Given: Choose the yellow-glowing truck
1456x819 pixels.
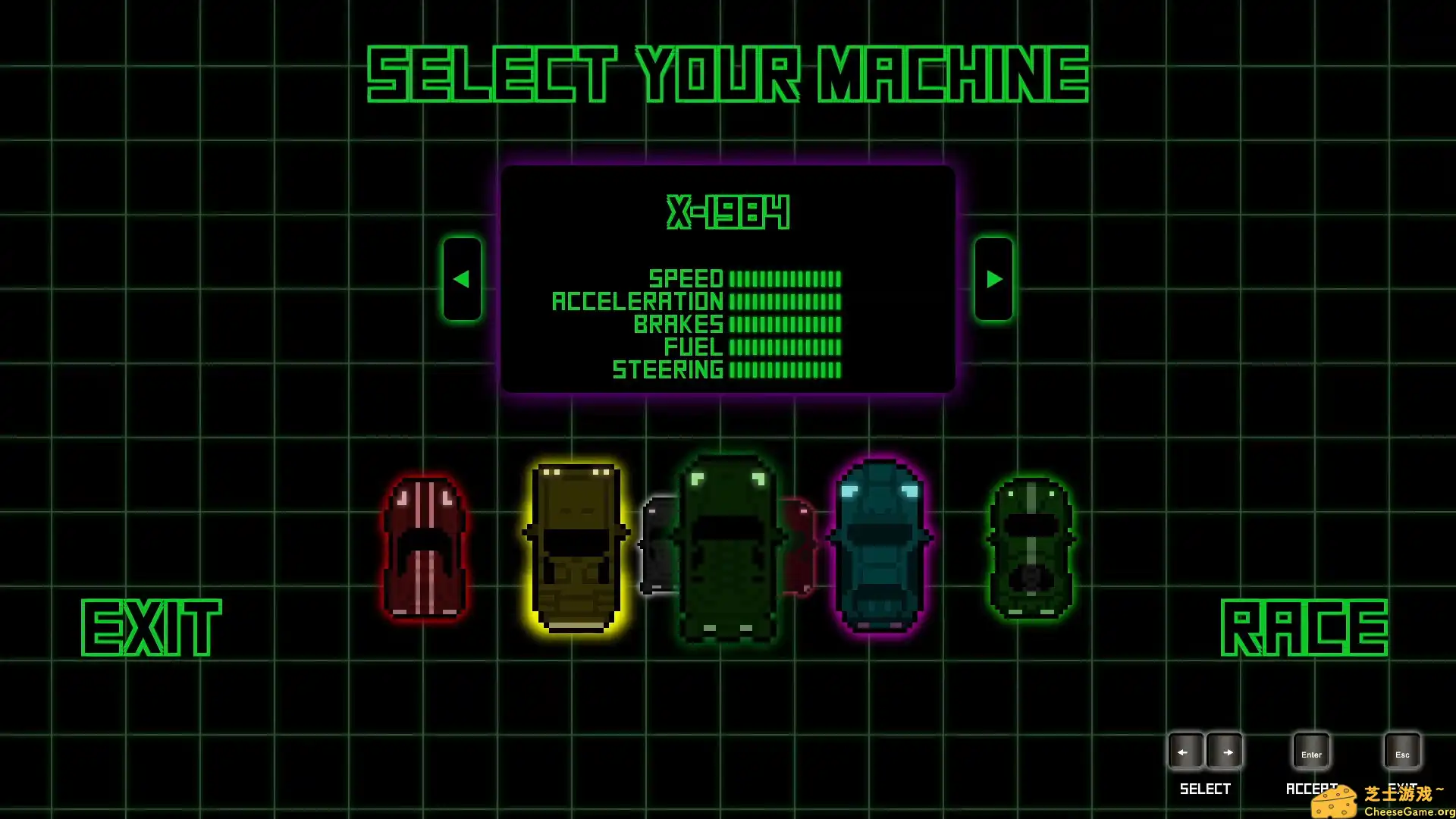Looking at the screenshot, I should pyautogui.click(x=576, y=548).
